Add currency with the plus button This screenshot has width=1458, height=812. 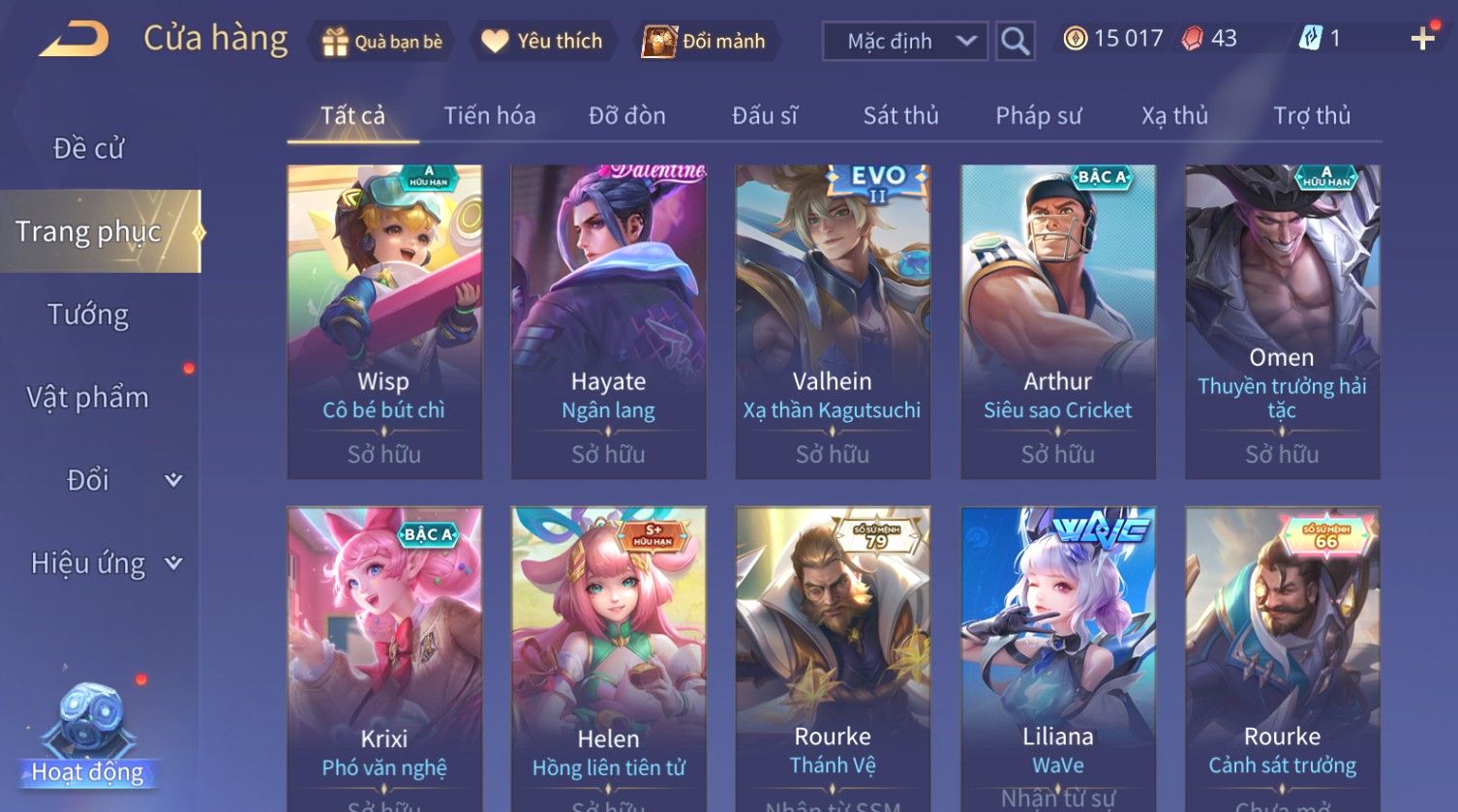point(1422,40)
